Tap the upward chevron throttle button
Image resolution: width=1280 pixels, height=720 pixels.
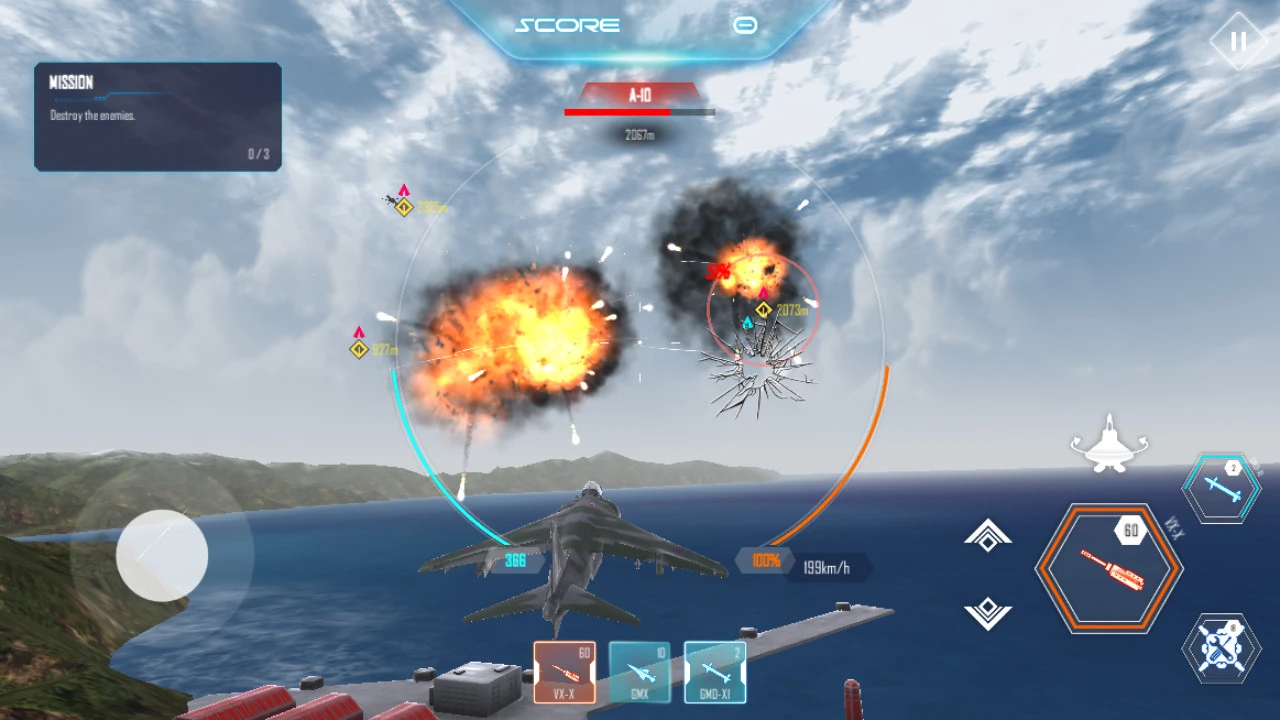pyautogui.click(x=988, y=536)
